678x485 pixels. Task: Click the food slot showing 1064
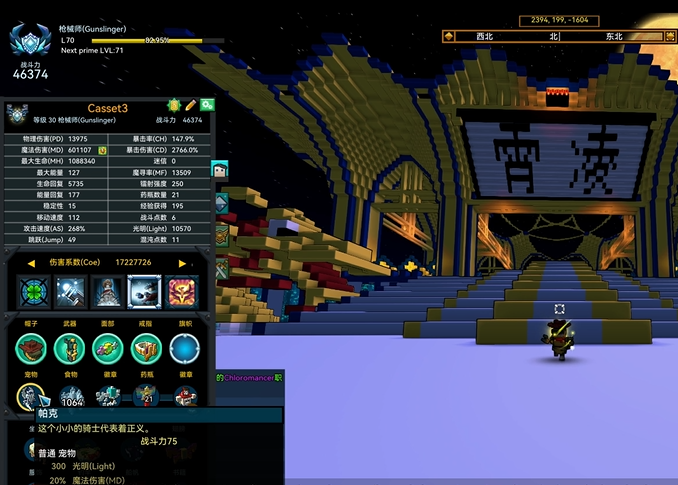(70, 398)
